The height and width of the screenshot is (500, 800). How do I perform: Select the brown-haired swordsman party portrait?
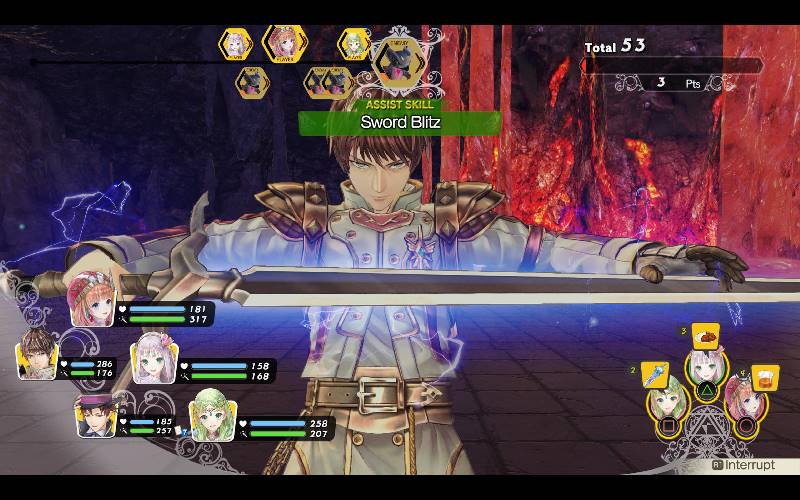(x=37, y=357)
